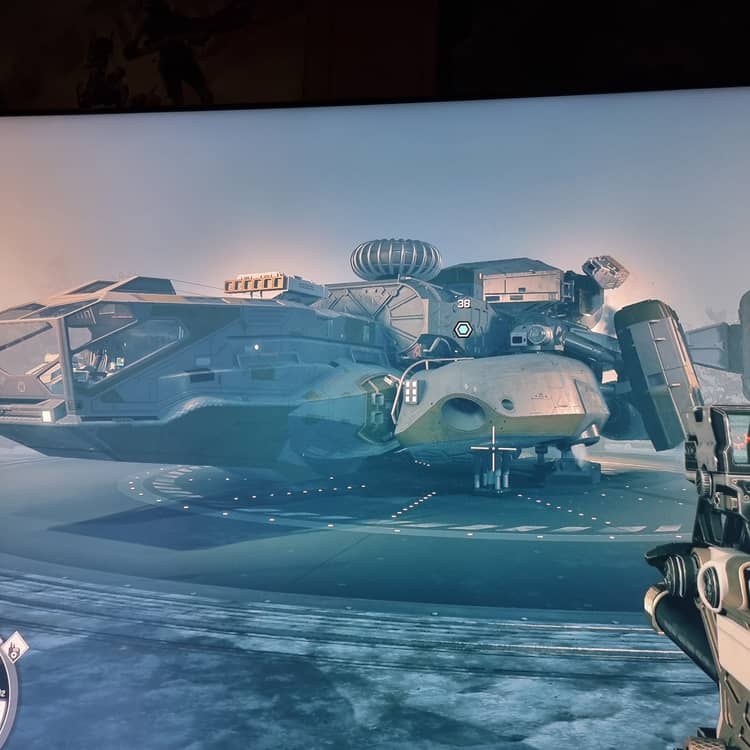Click the hexagonal ship waypoint marker
Image resolution: width=750 pixels, height=750 pixels.
point(462,329)
